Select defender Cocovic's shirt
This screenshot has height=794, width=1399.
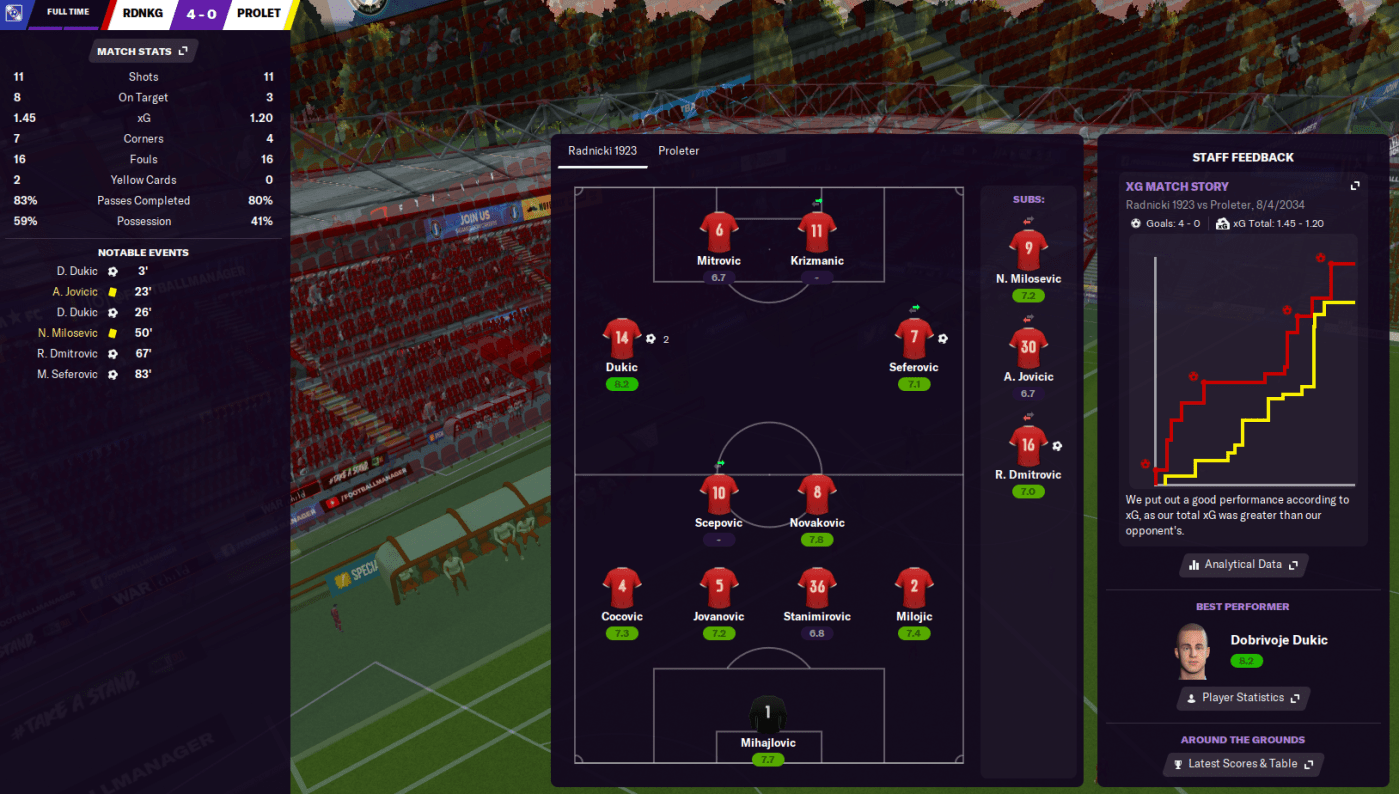coord(622,587)
